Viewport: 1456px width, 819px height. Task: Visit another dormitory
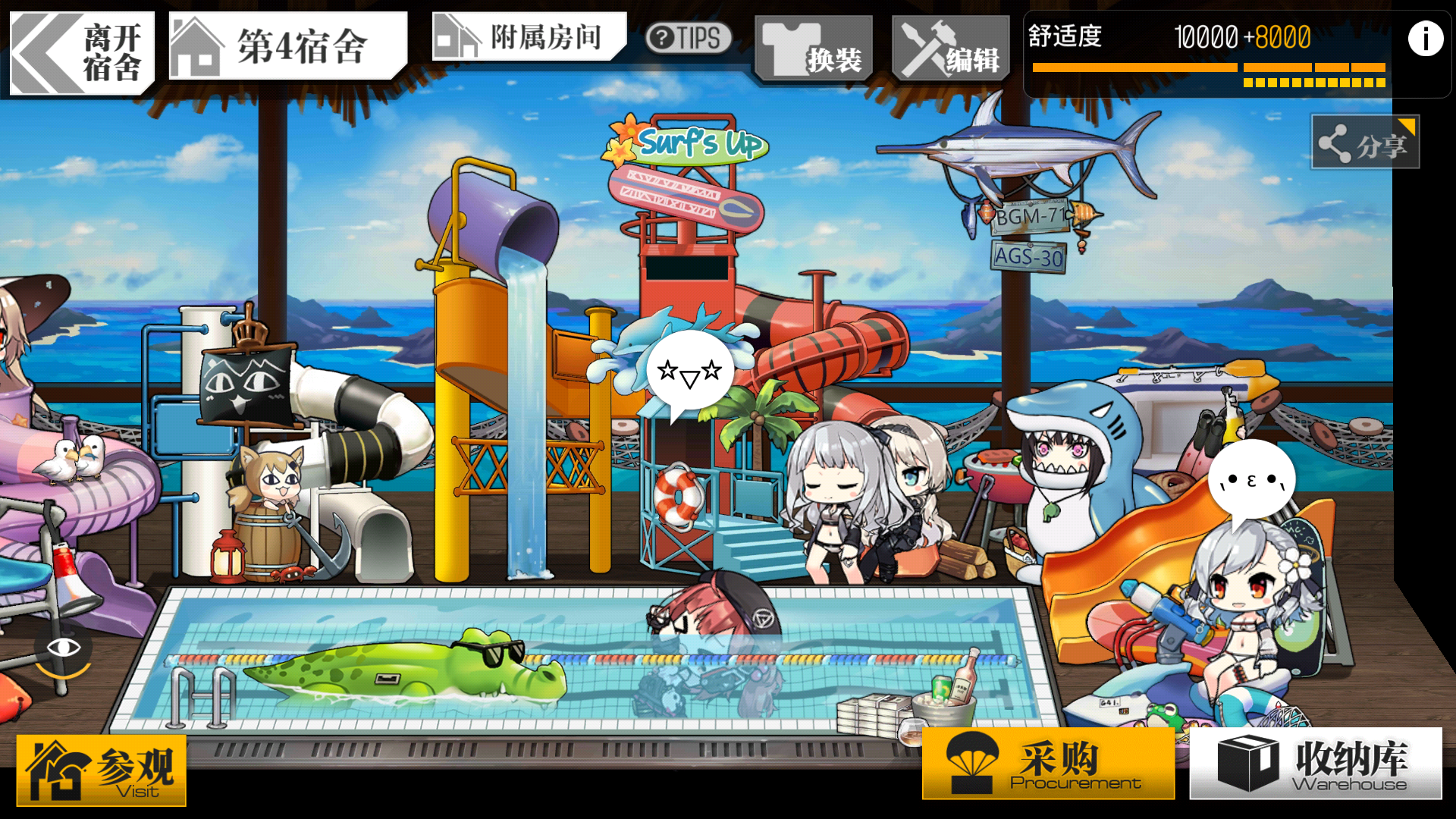(x=102, y=770)
